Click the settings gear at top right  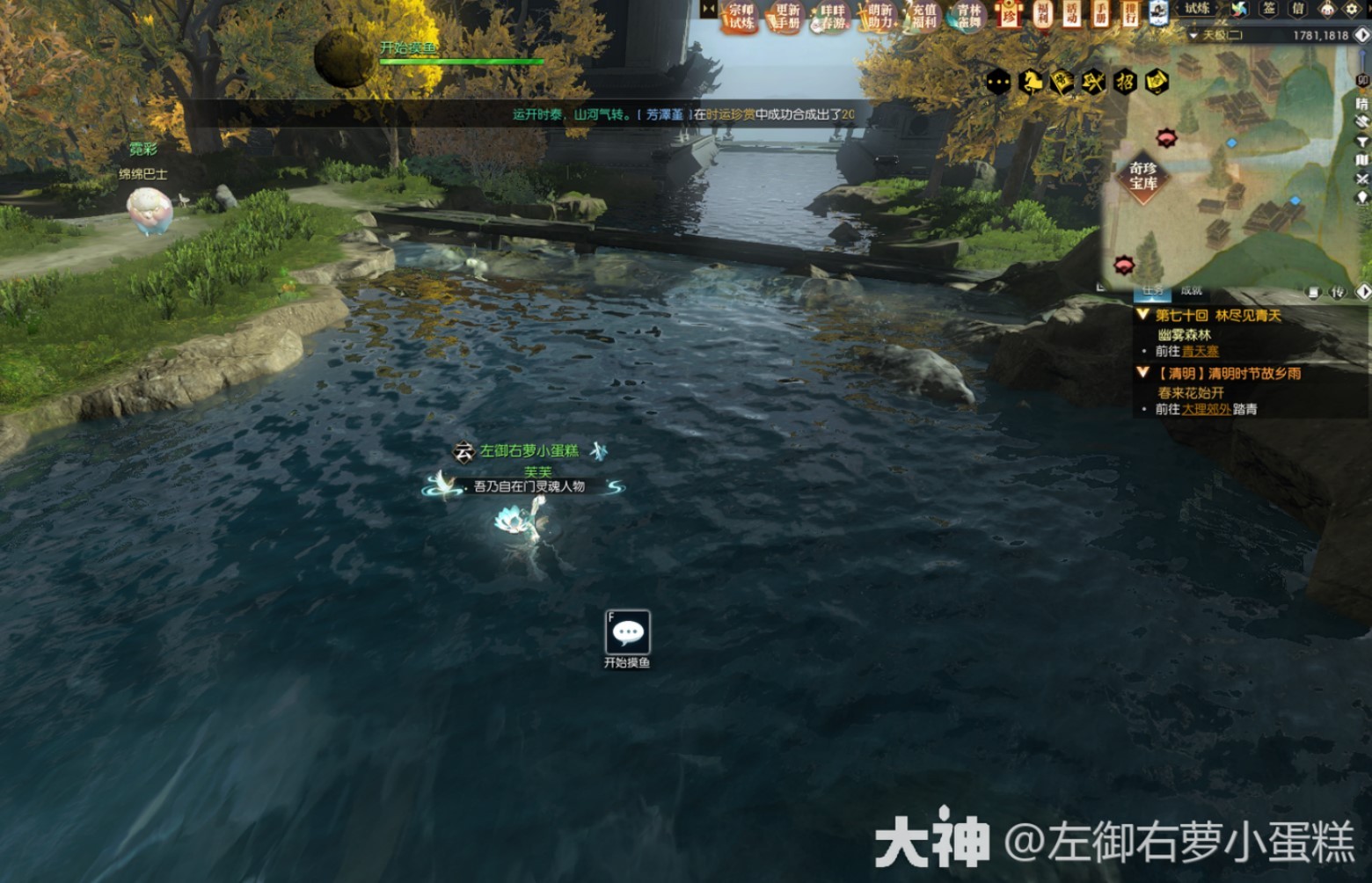(1352, 11)
